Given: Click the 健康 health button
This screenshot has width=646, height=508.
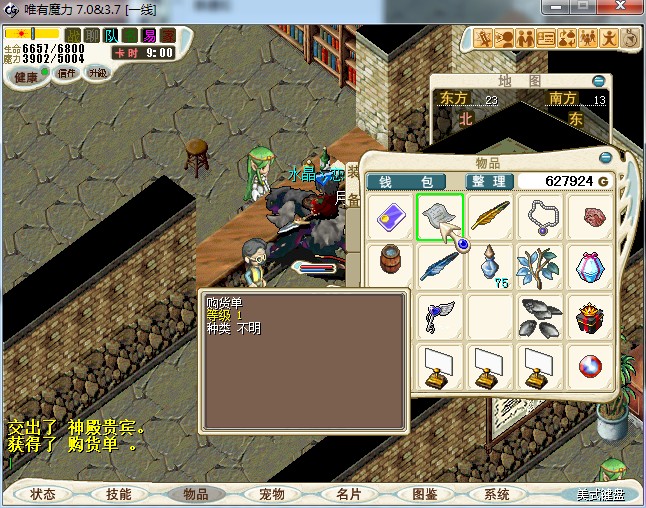Looking at the screenshot, I should (26, 76).
